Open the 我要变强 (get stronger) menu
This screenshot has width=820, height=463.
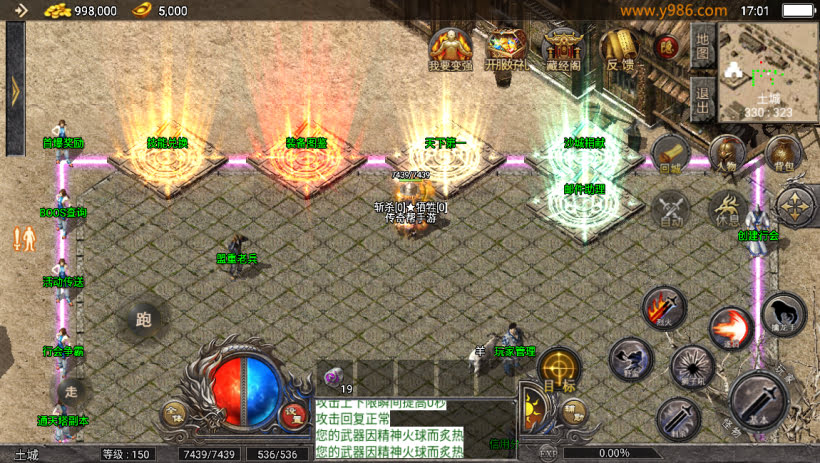[449, 48]
